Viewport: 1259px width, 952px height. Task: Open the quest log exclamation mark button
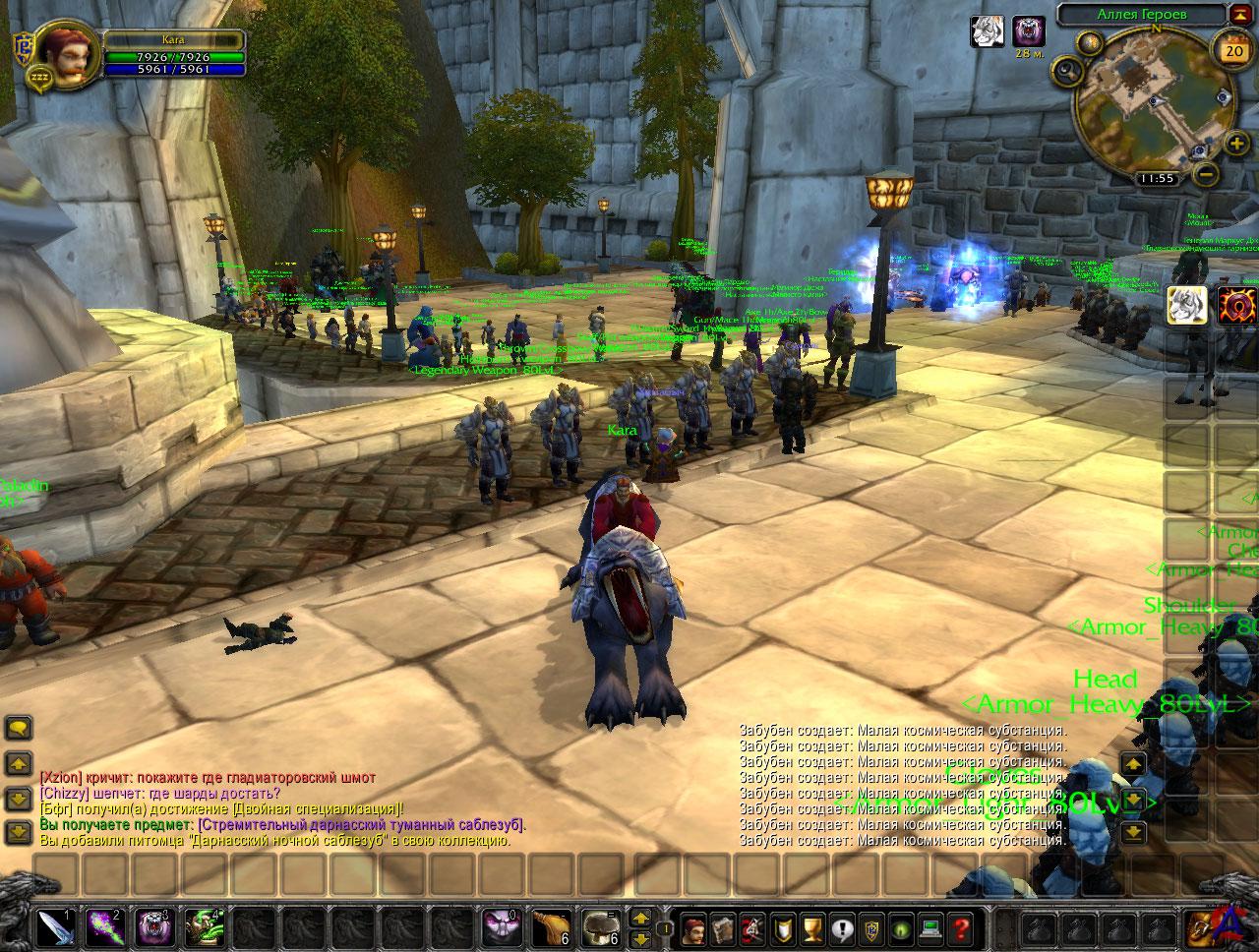(842, 927)
